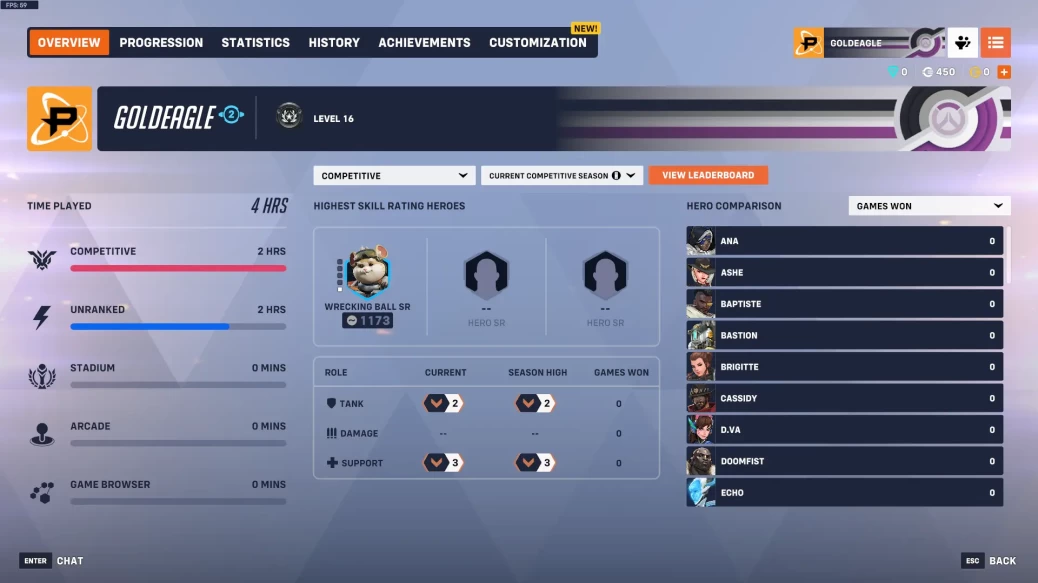Click the paw print social icon

962,43
